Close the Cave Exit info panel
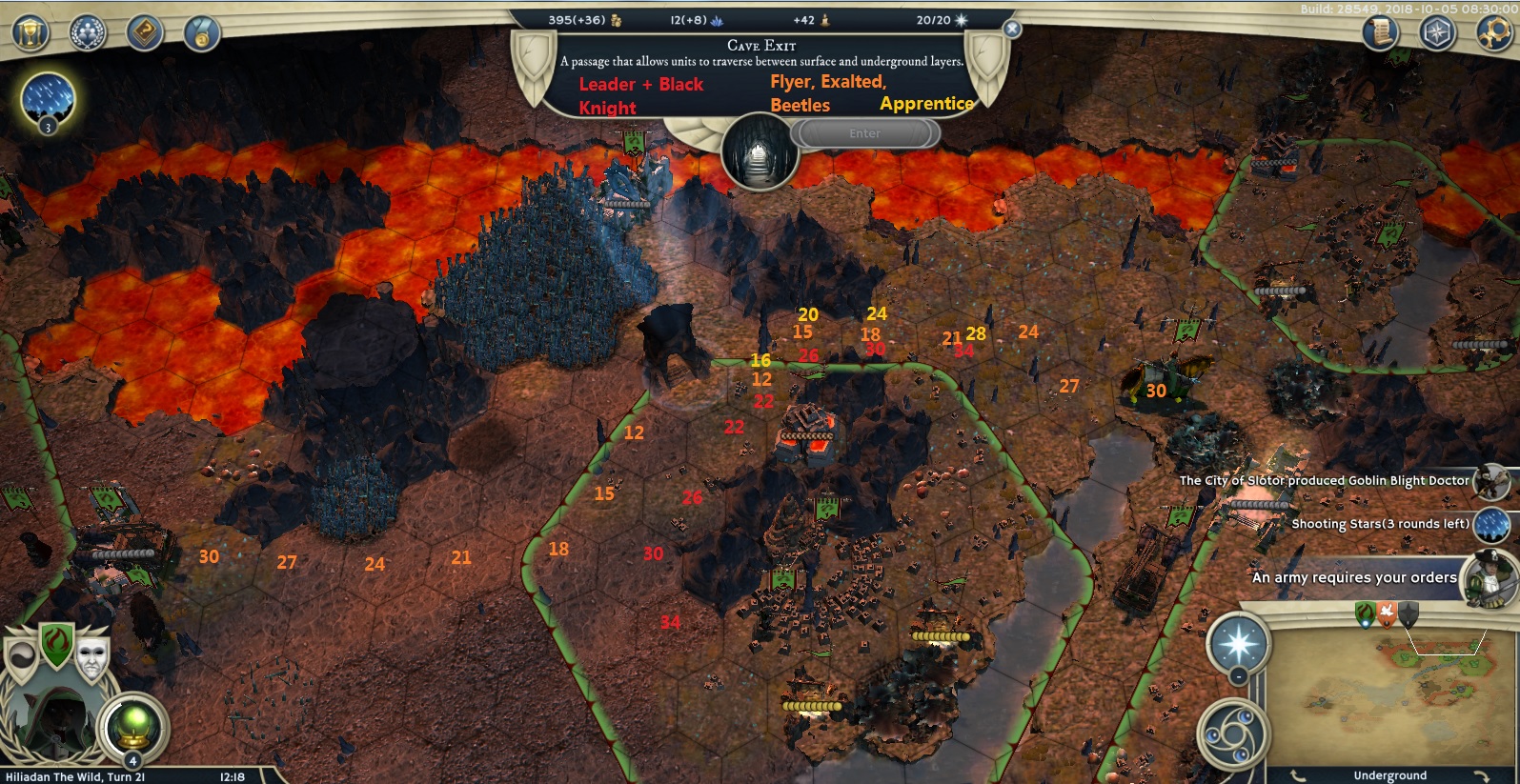The width and height of the screenshot is (1520, 784). [1012, 30]
